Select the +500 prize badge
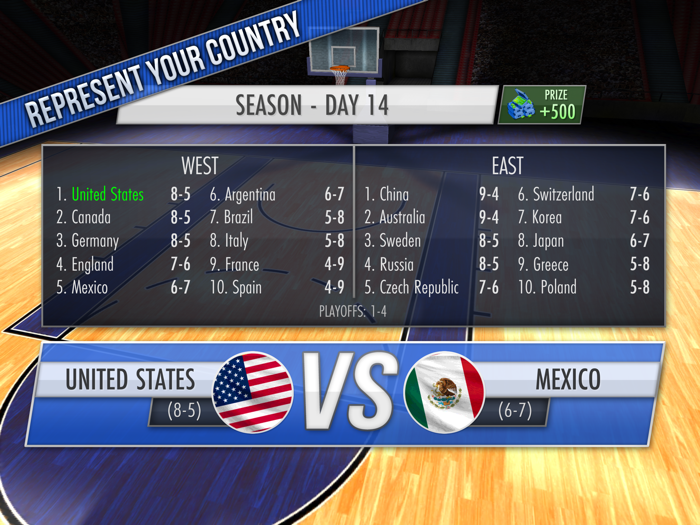The height and width of the screenshot is (525, 700). (542, 105)
